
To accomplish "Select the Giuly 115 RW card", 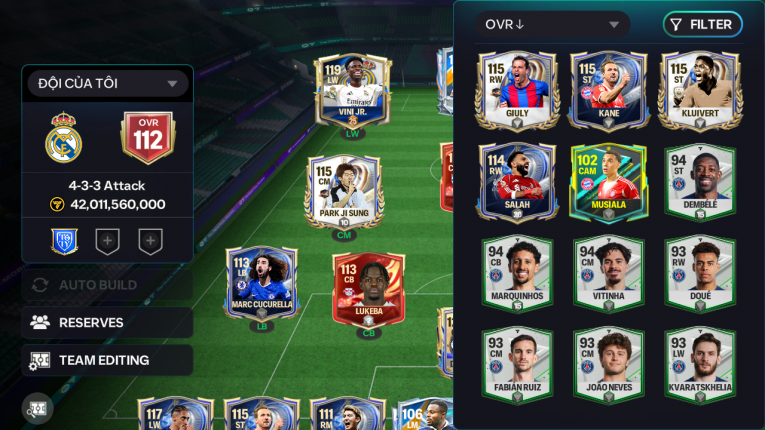I will click(517, 88).
